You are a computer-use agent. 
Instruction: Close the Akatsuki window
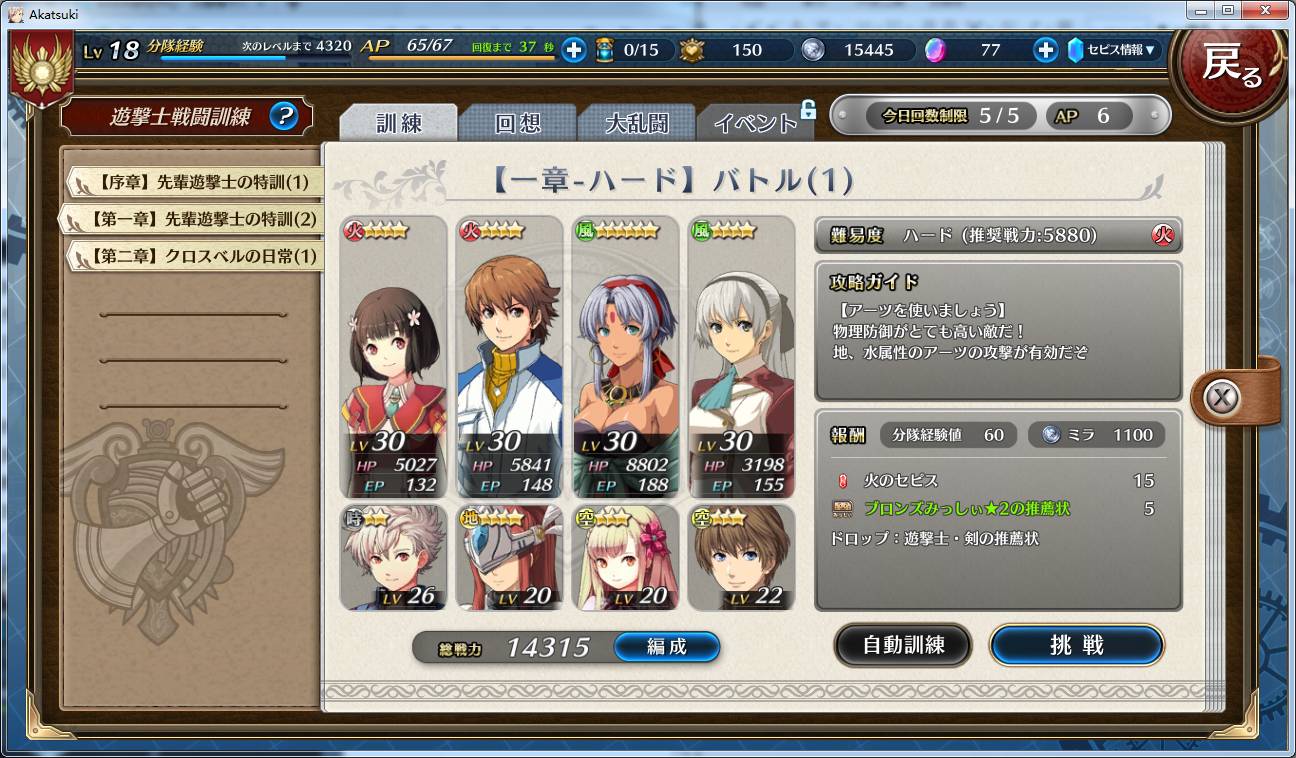pyautogui.click(x=1264, y=10)
